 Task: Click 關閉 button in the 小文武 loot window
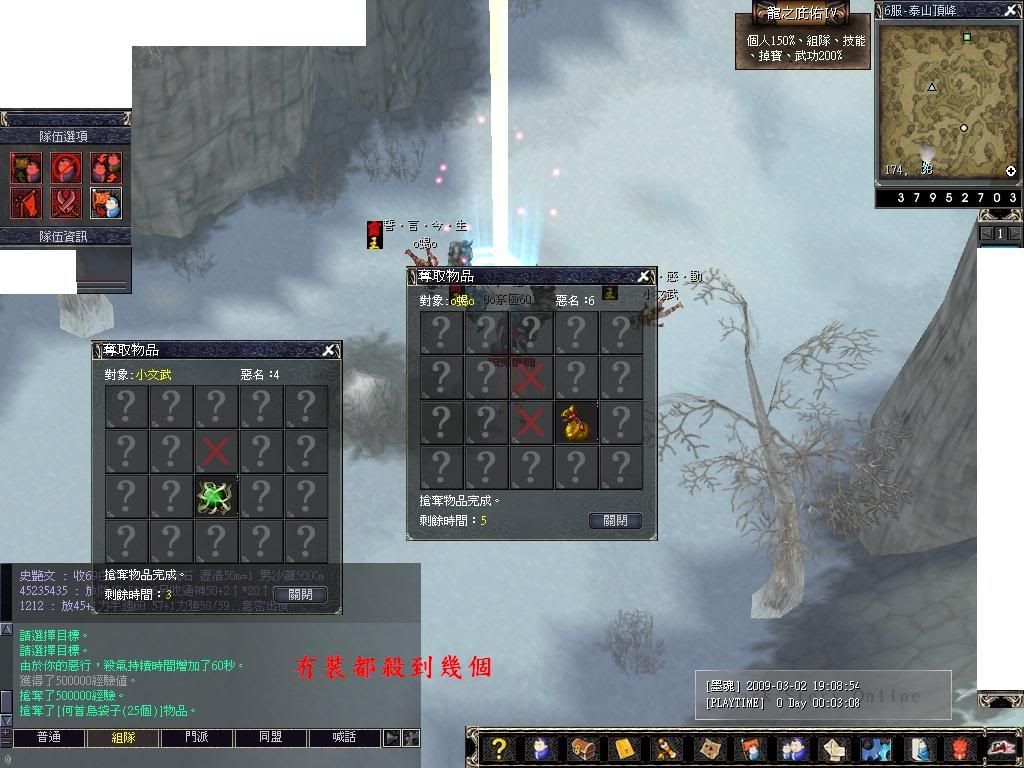300,594
